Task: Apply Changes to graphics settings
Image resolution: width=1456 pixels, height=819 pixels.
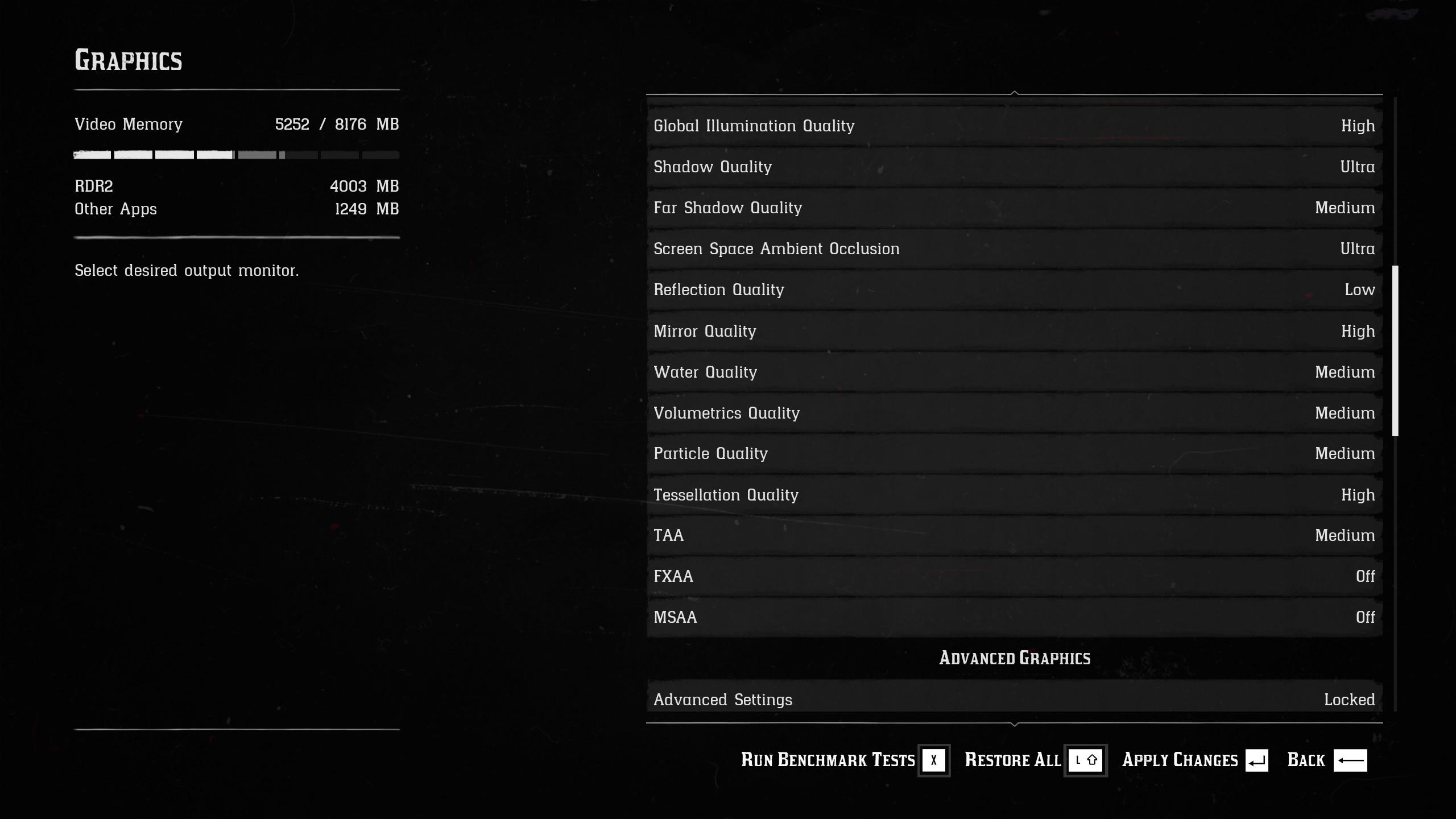Action: [x=1194, y=760]
